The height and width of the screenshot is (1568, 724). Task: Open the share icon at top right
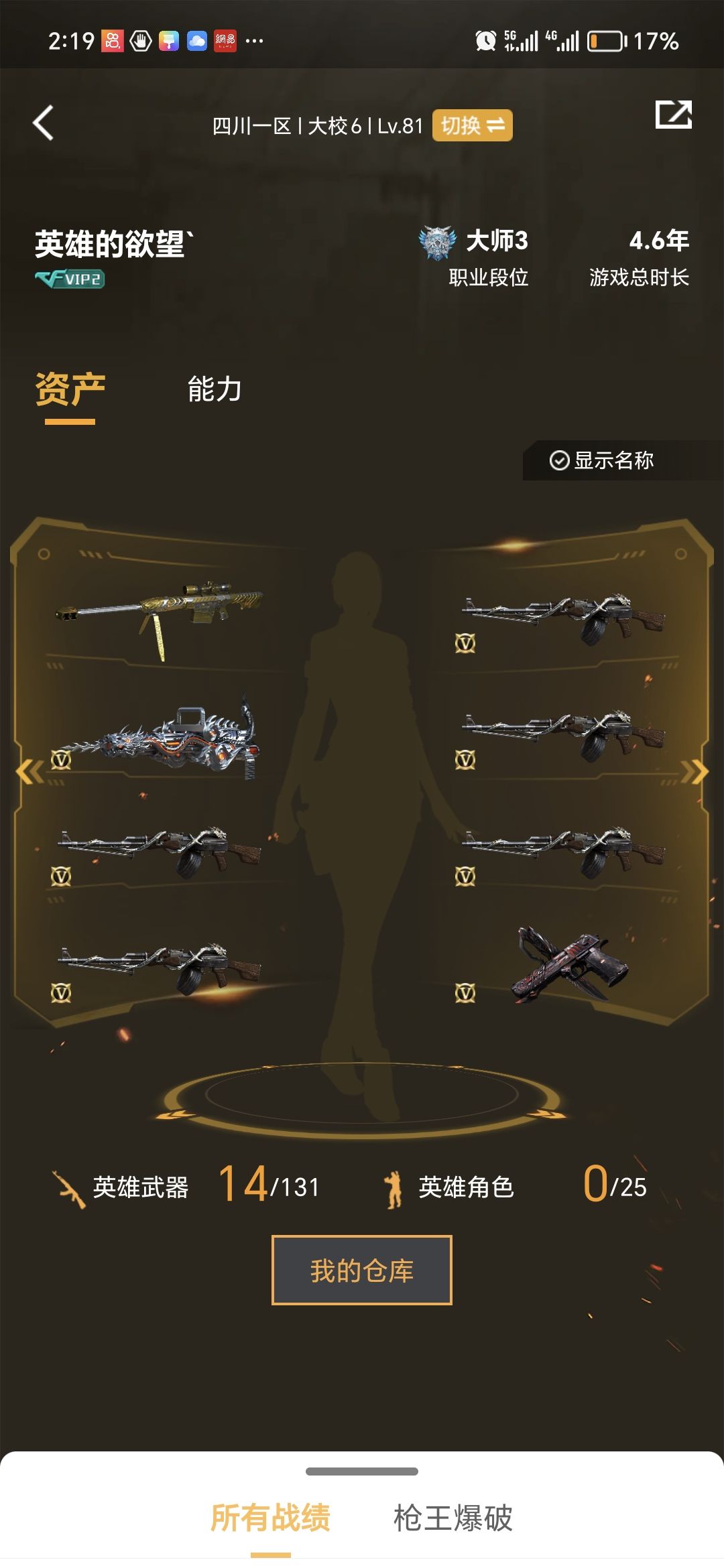pos(673,115)
